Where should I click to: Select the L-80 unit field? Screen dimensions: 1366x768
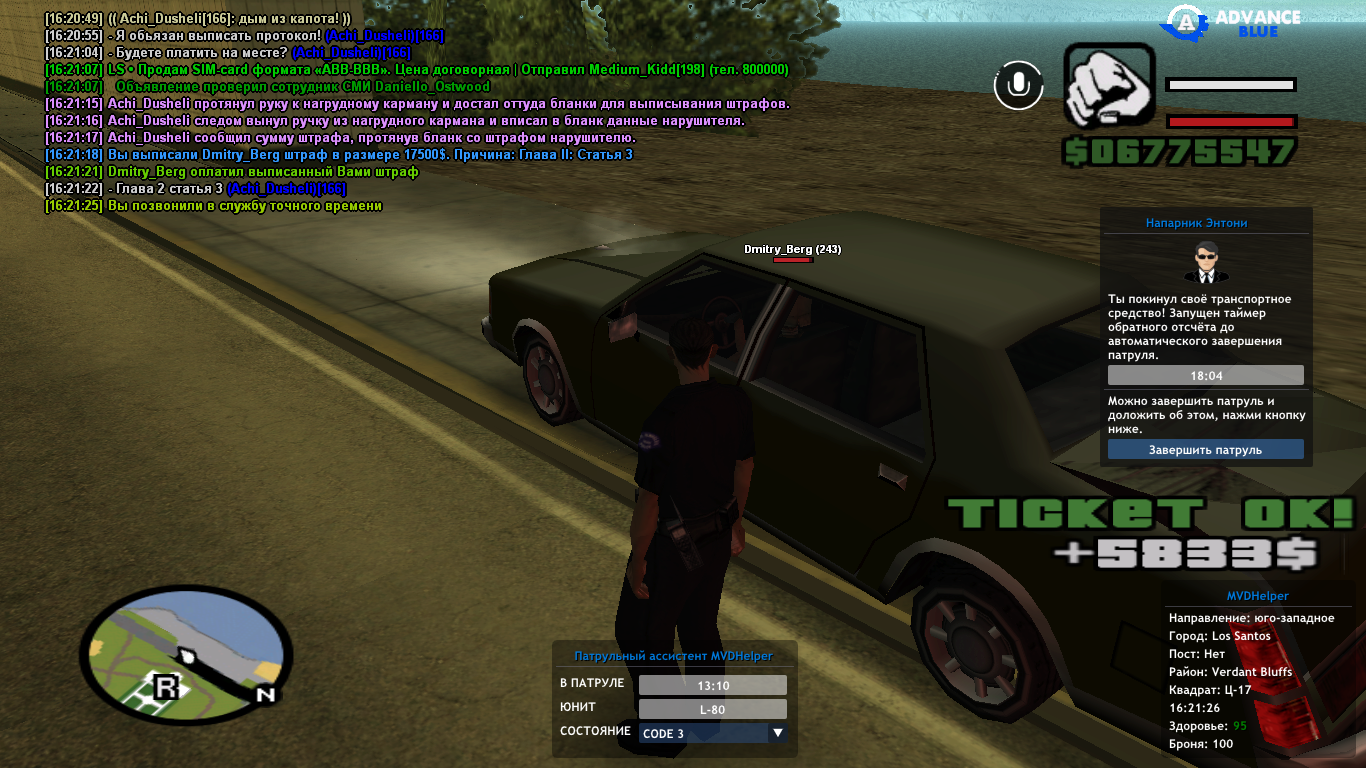point(712,709)
